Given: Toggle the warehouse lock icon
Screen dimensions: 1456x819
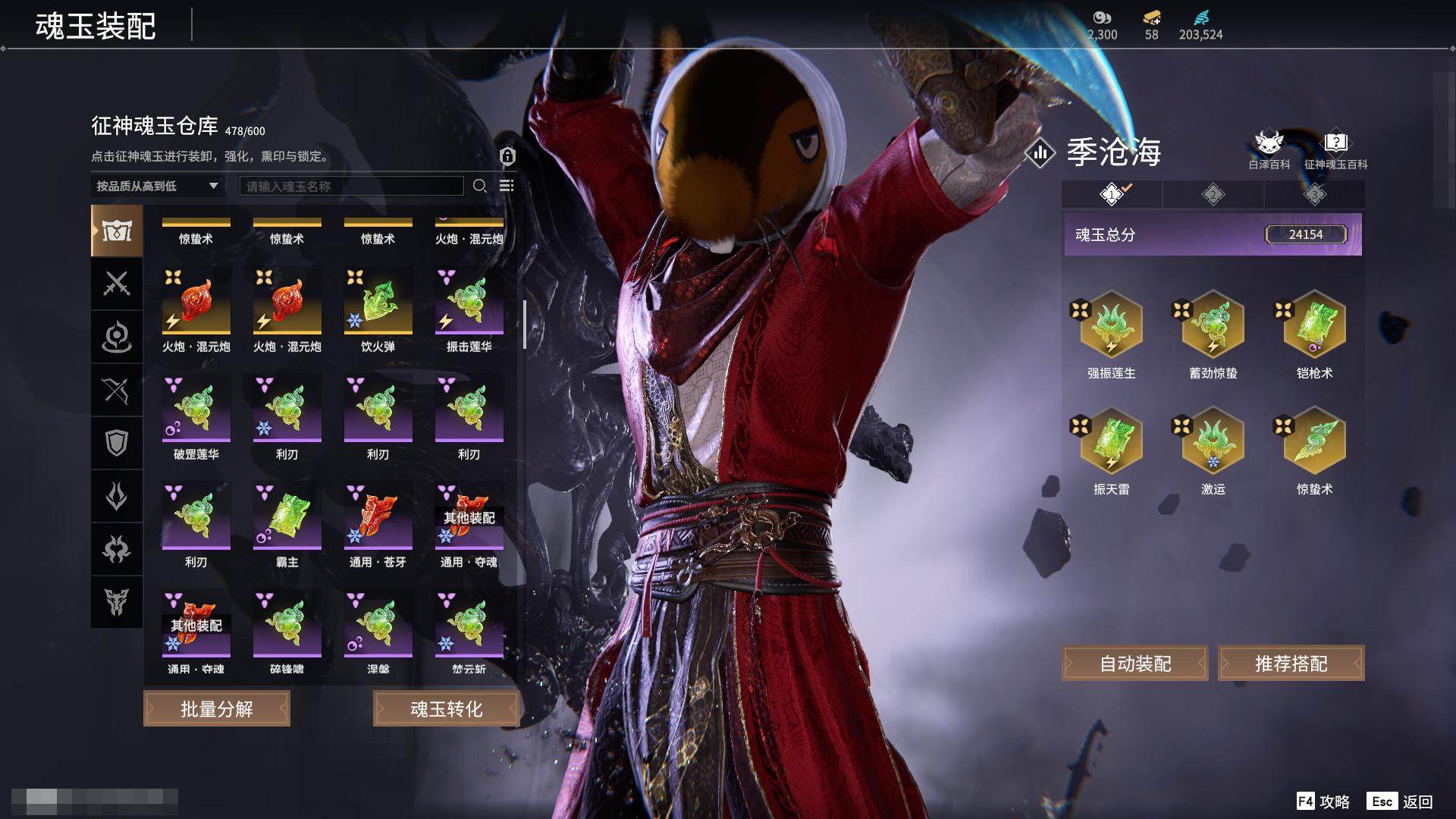Looking at the screenshot, I should (x=507, y=156).
